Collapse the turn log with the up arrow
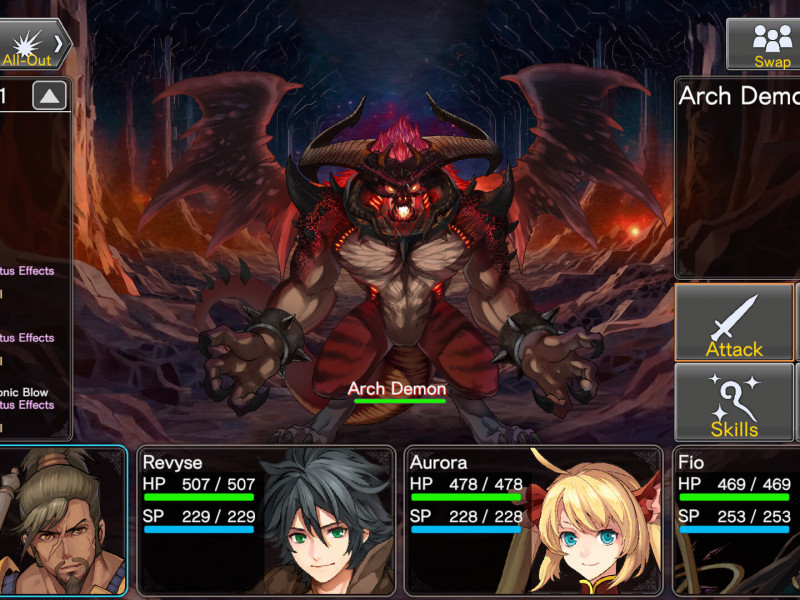The image size is (800, 600). pos(50,96)
